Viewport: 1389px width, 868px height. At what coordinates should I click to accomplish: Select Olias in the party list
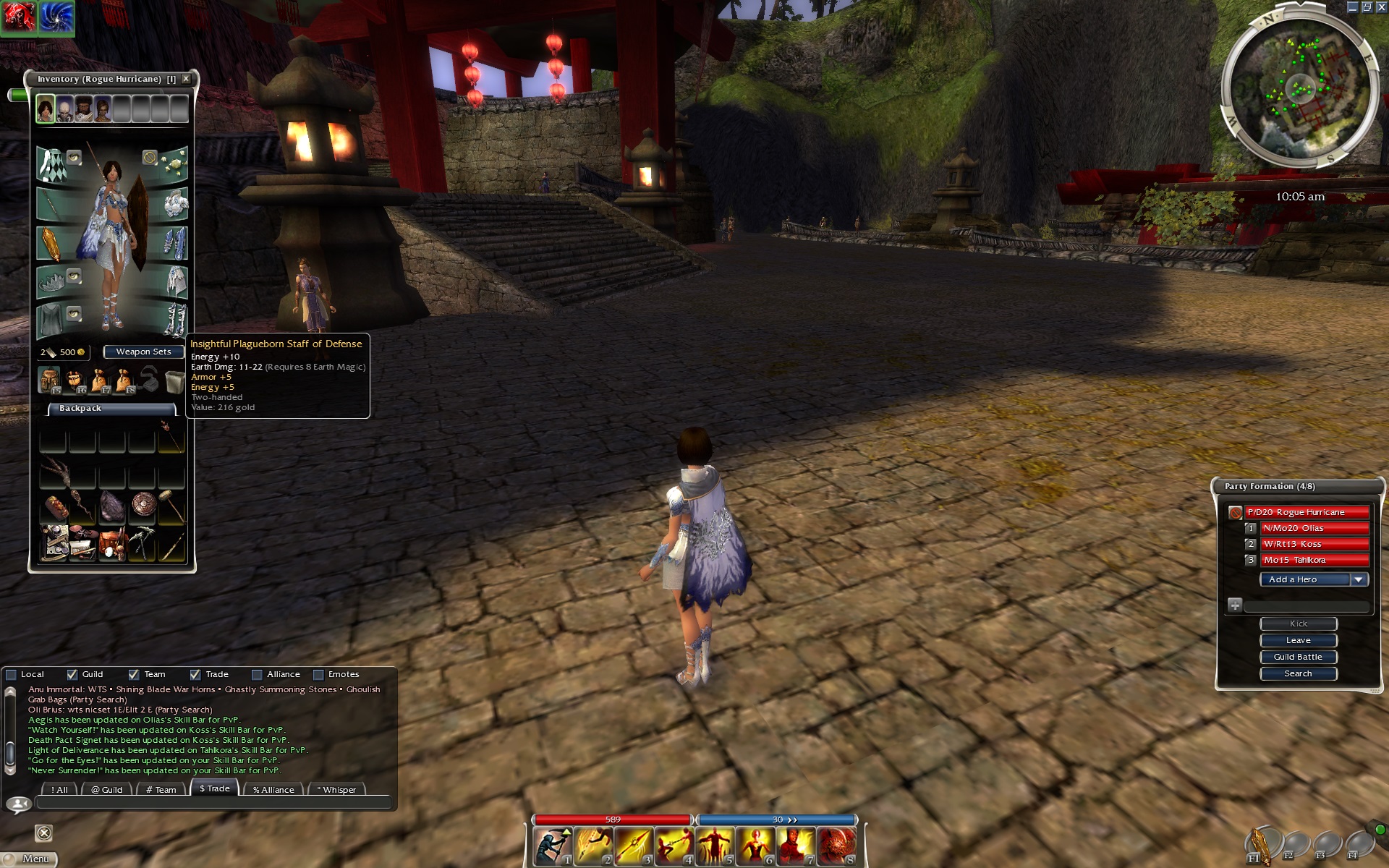[1314, 528]
